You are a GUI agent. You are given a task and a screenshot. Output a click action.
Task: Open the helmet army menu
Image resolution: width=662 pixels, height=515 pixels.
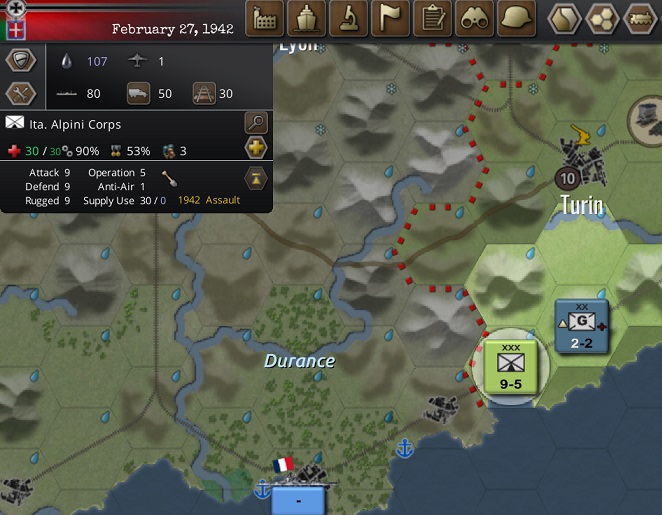click(x=517, y=18)
